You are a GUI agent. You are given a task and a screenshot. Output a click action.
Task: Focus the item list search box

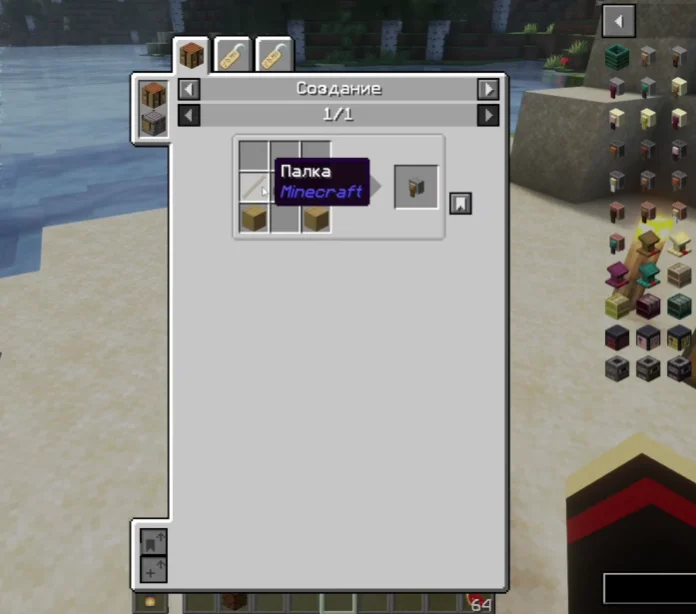coord(648,587)
